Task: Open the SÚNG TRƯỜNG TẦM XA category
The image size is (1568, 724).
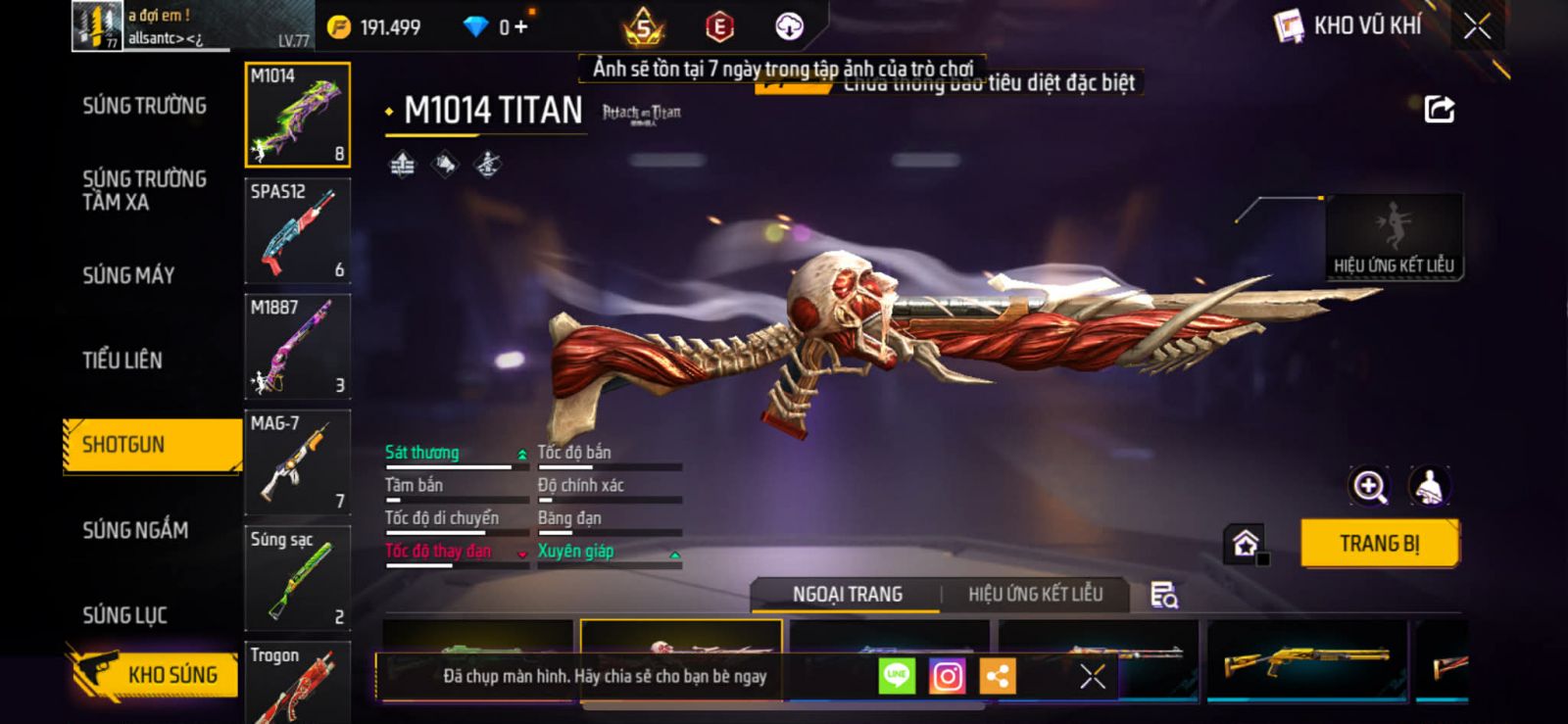Action: pos(144,190)
